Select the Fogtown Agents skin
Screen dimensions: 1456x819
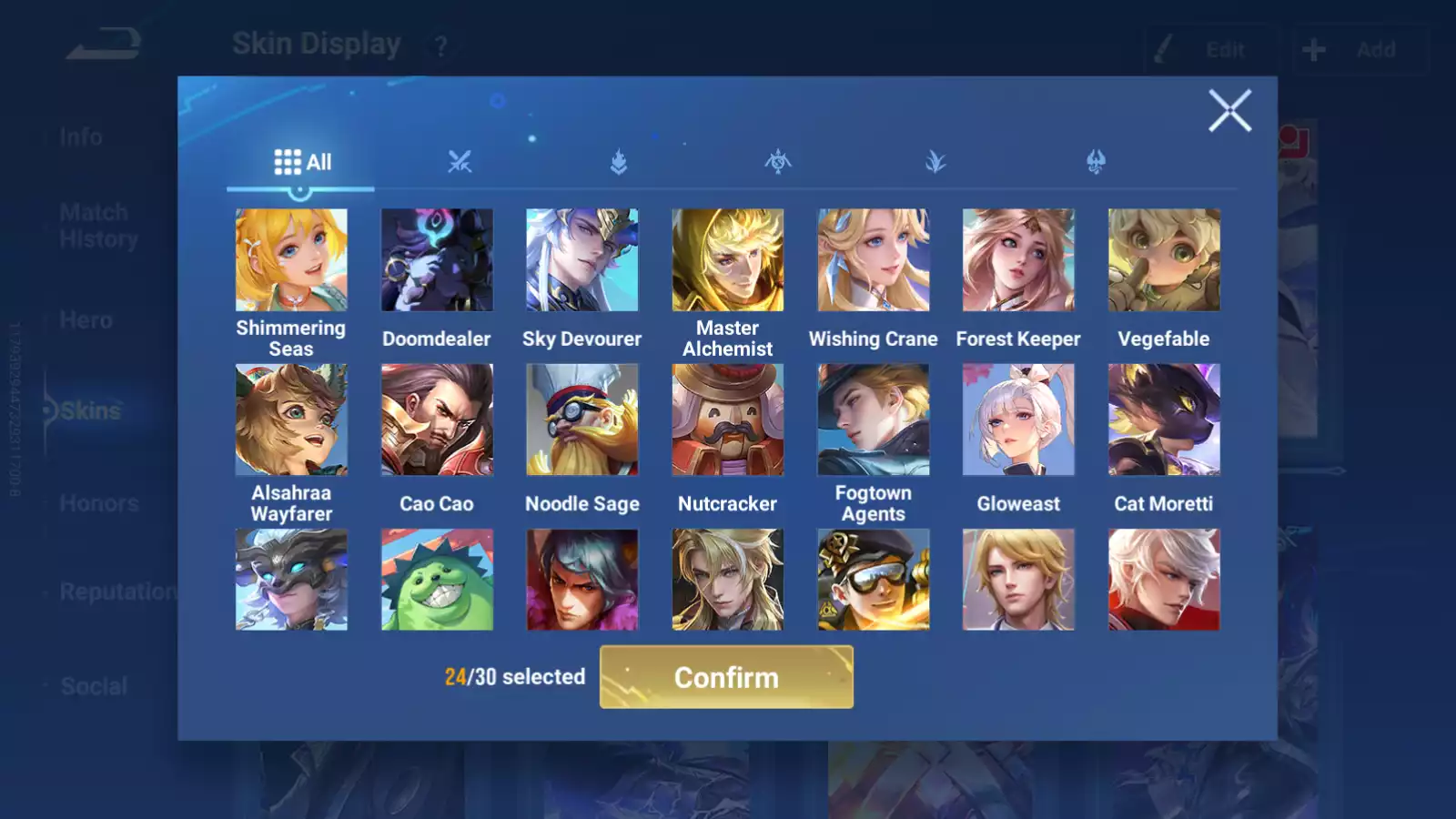click(x=873, y=420)
